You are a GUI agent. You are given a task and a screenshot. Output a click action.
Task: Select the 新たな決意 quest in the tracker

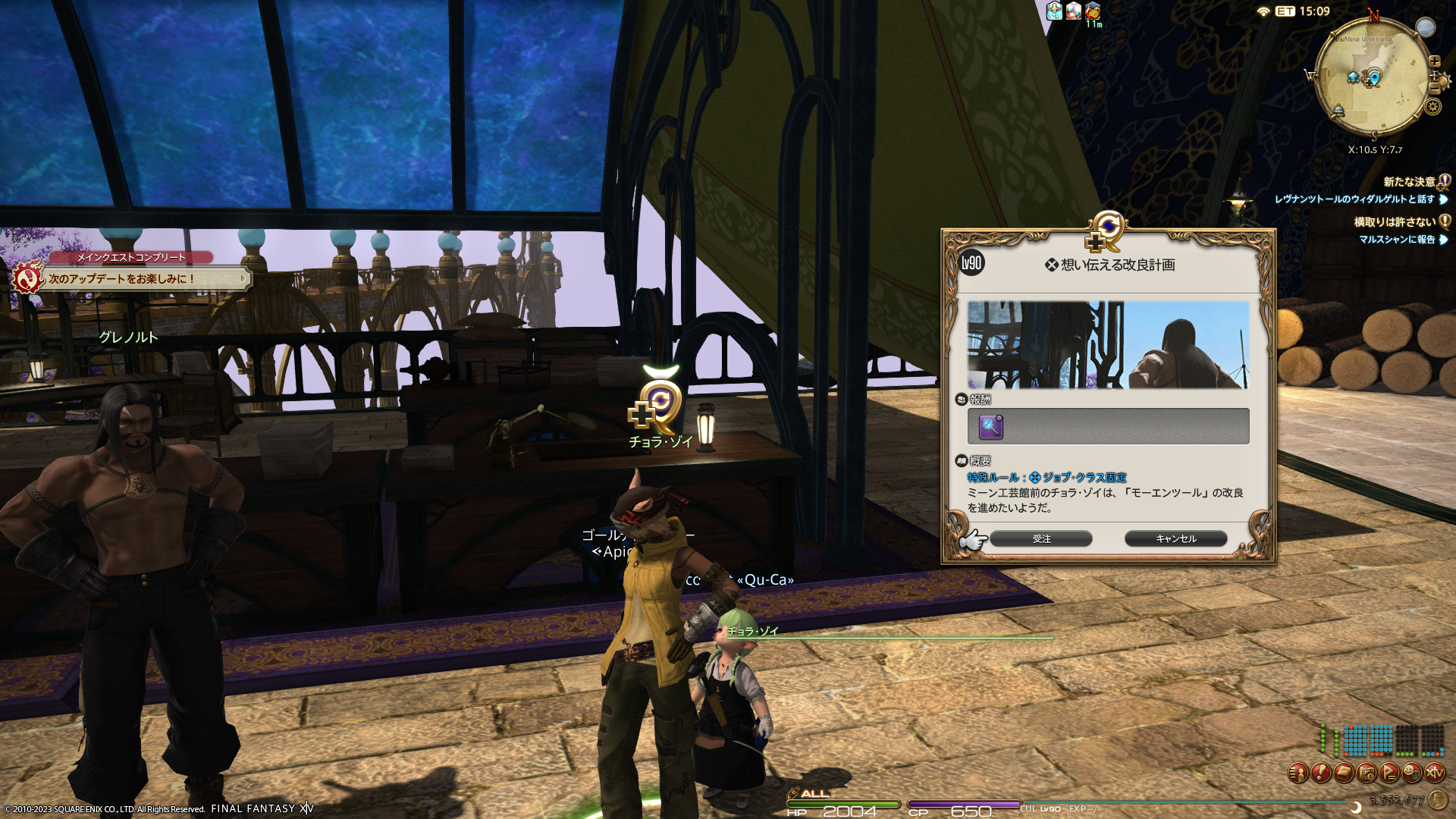pos(1409,182)
